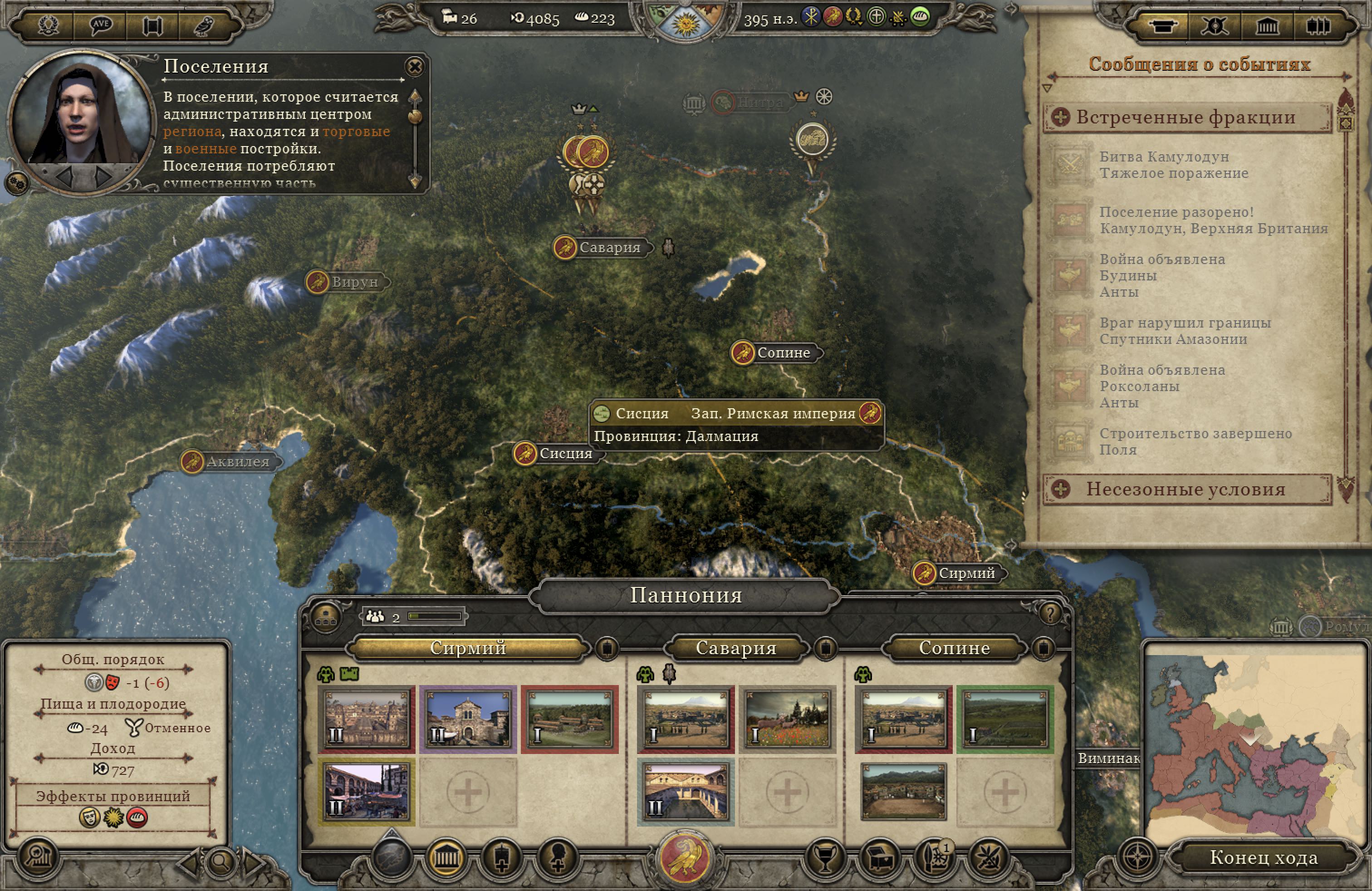Expand the Несезонные условия section
The height and width of the screenshot is (891, 1372).
(x=1060, y=490)
